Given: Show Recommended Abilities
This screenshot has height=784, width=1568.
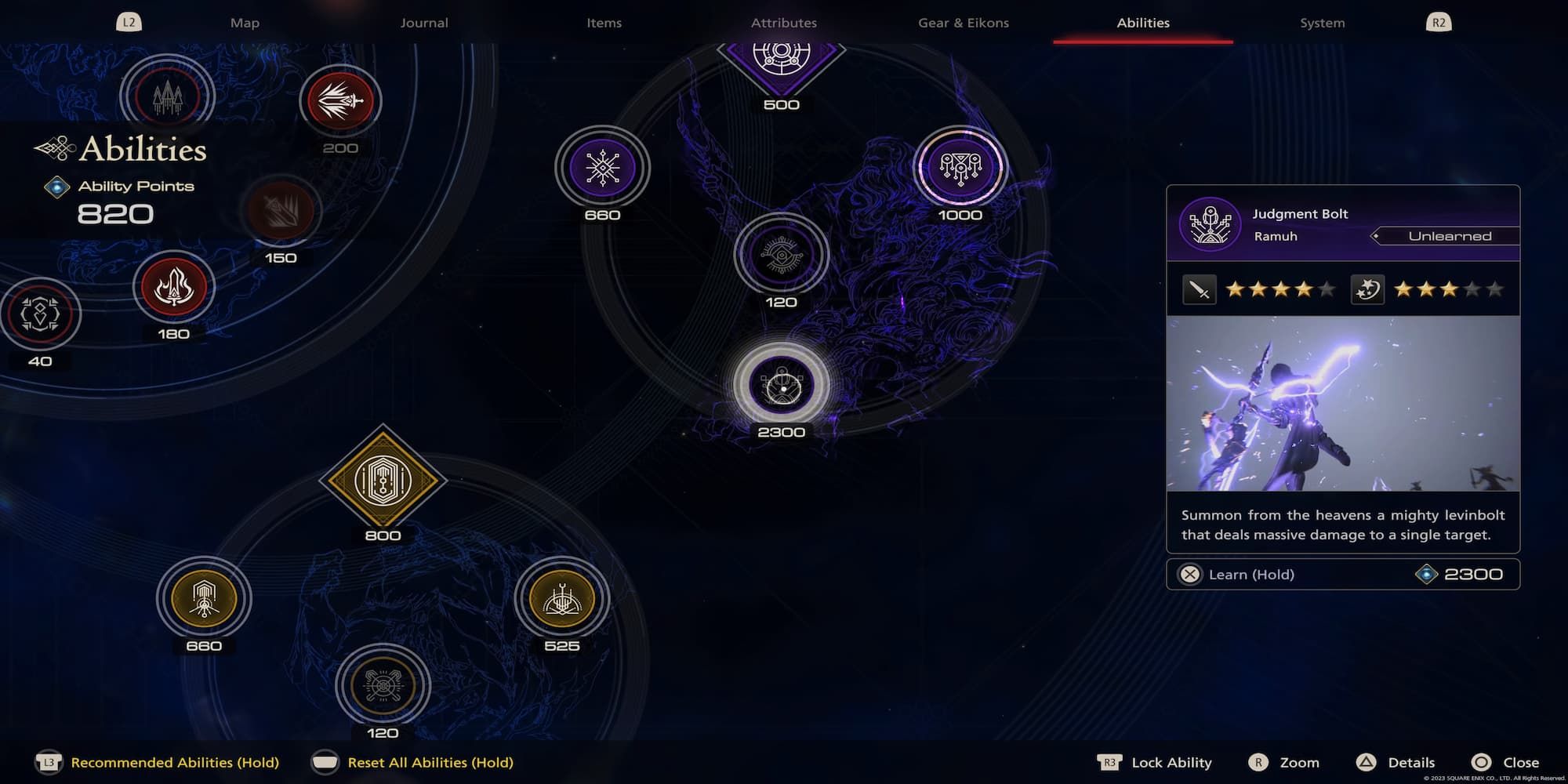Looking at the screenshot, I should click(174, 762).
